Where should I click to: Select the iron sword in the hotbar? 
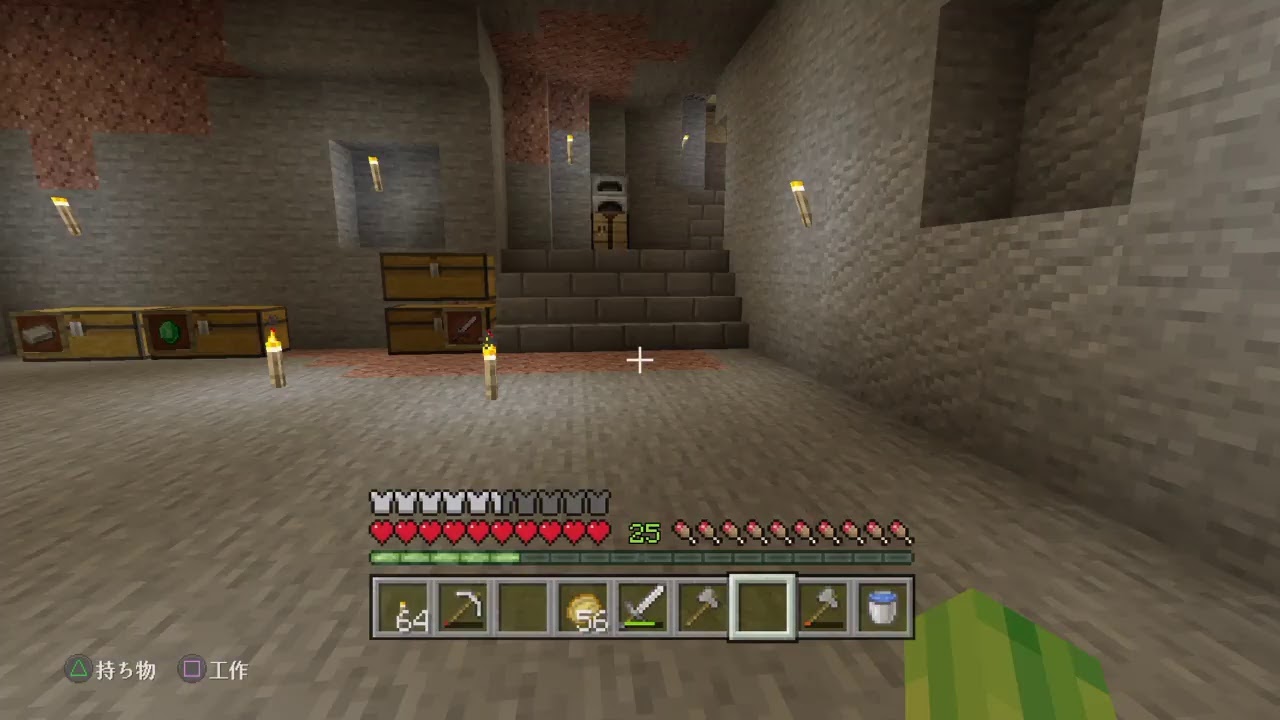tap(645, 605)
